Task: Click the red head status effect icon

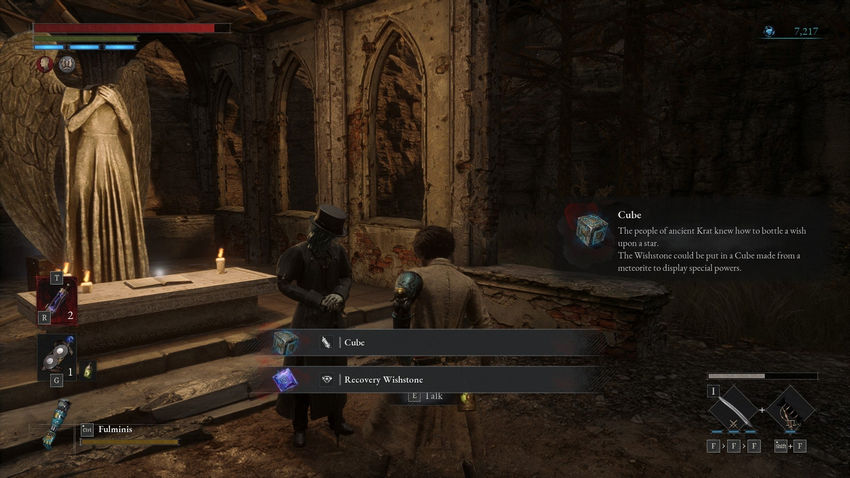Action: point(46,65)
